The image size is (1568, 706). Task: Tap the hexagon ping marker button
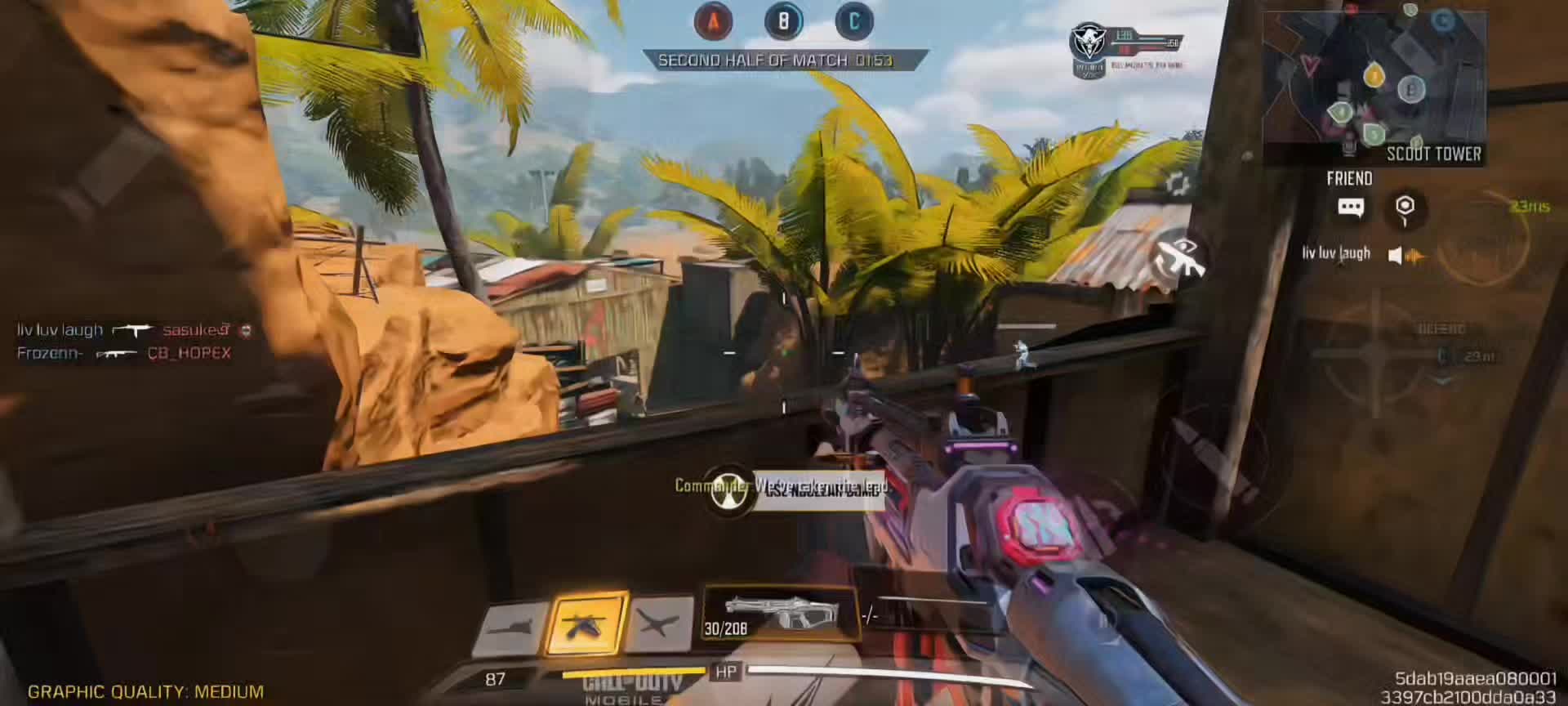click(1405, 208)
